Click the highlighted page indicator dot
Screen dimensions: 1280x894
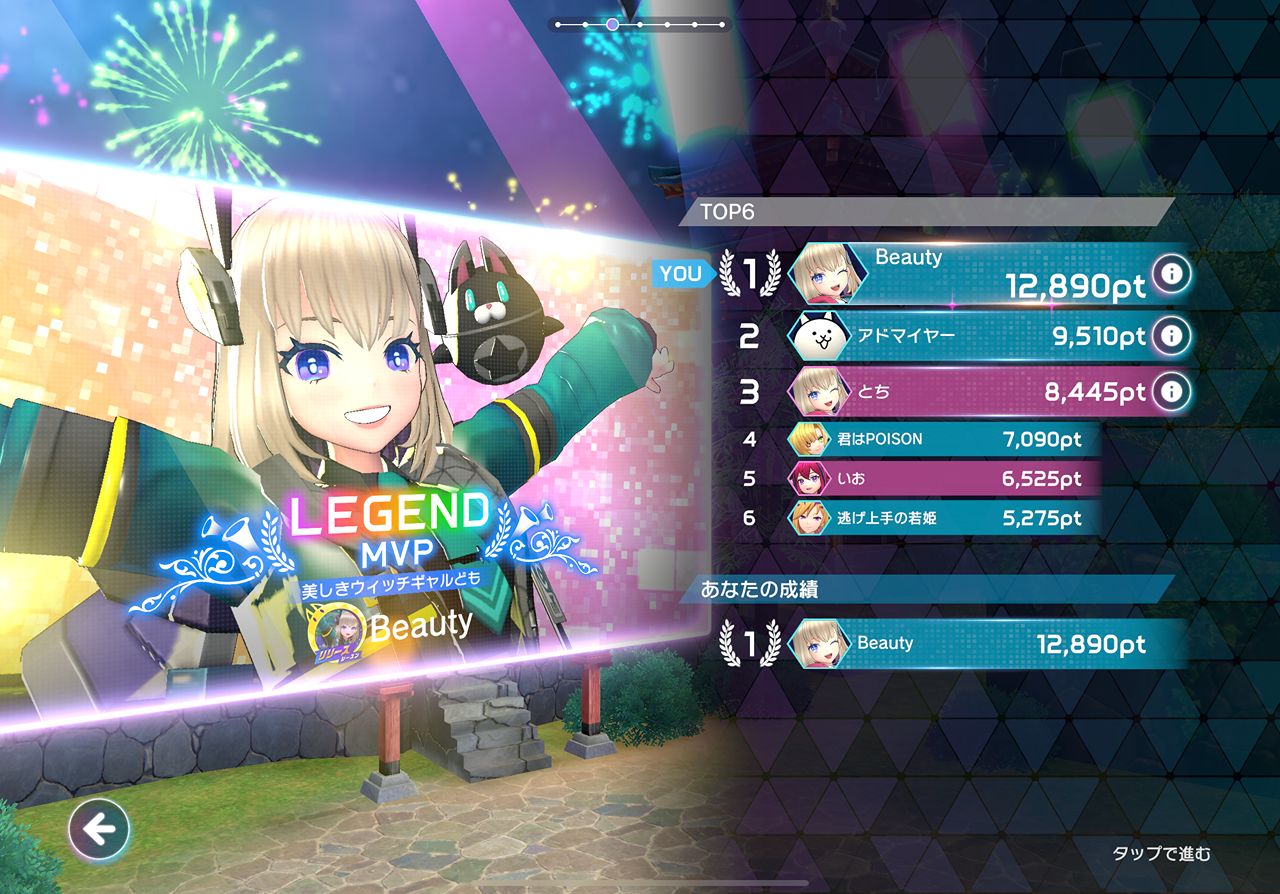613,23
